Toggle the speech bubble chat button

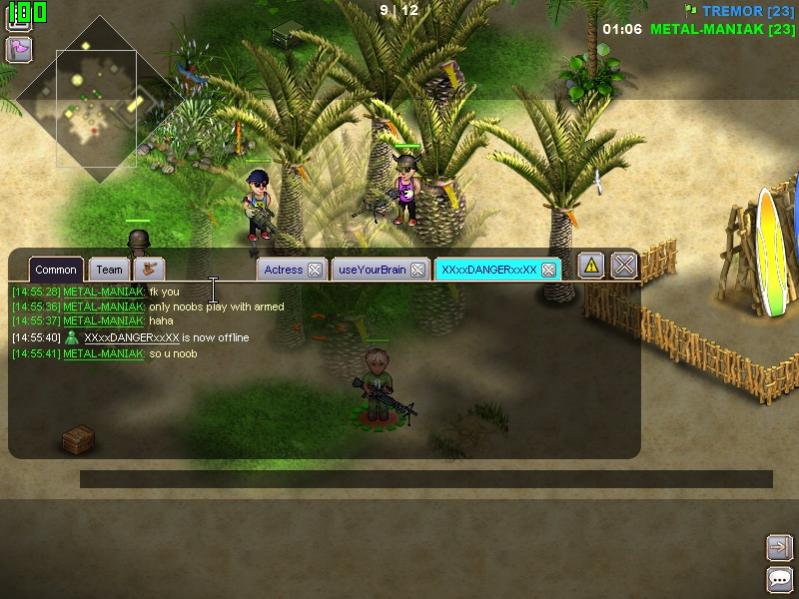click(x=780, y=578)
